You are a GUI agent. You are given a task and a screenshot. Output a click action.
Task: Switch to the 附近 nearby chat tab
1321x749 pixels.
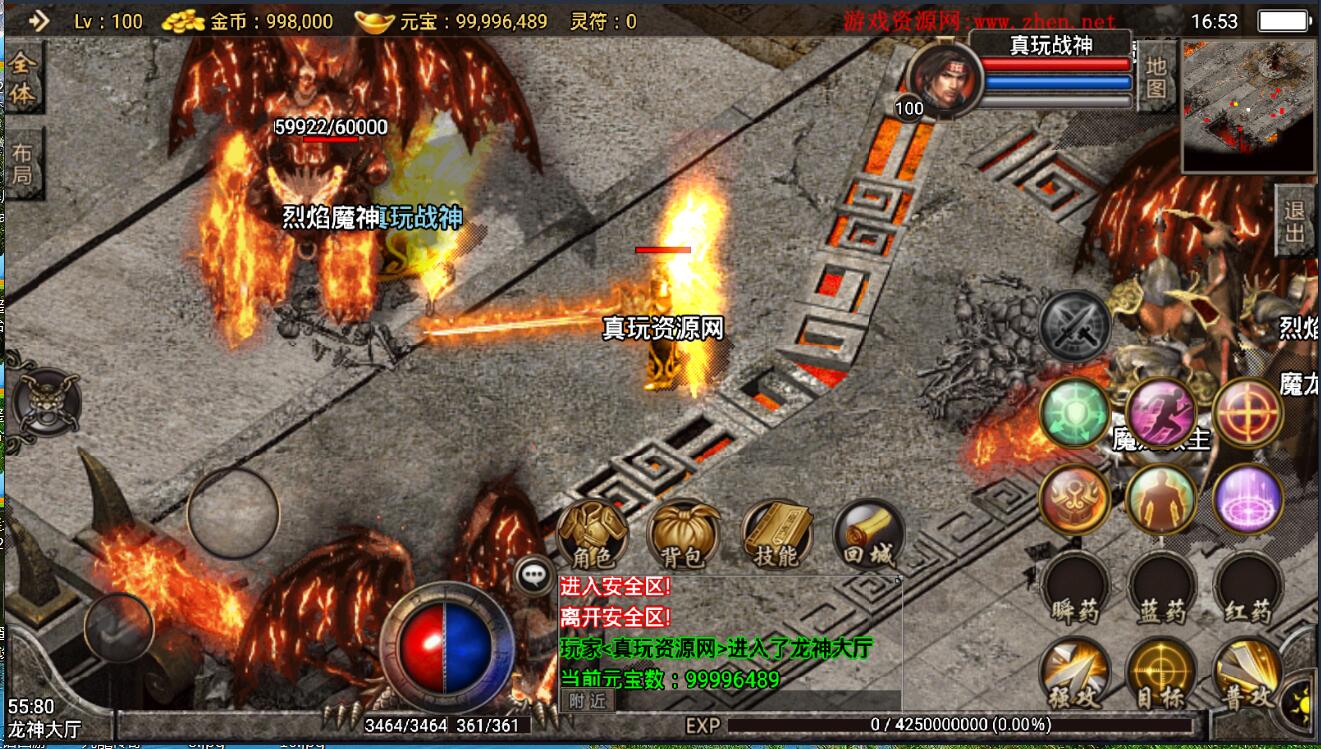588,701
